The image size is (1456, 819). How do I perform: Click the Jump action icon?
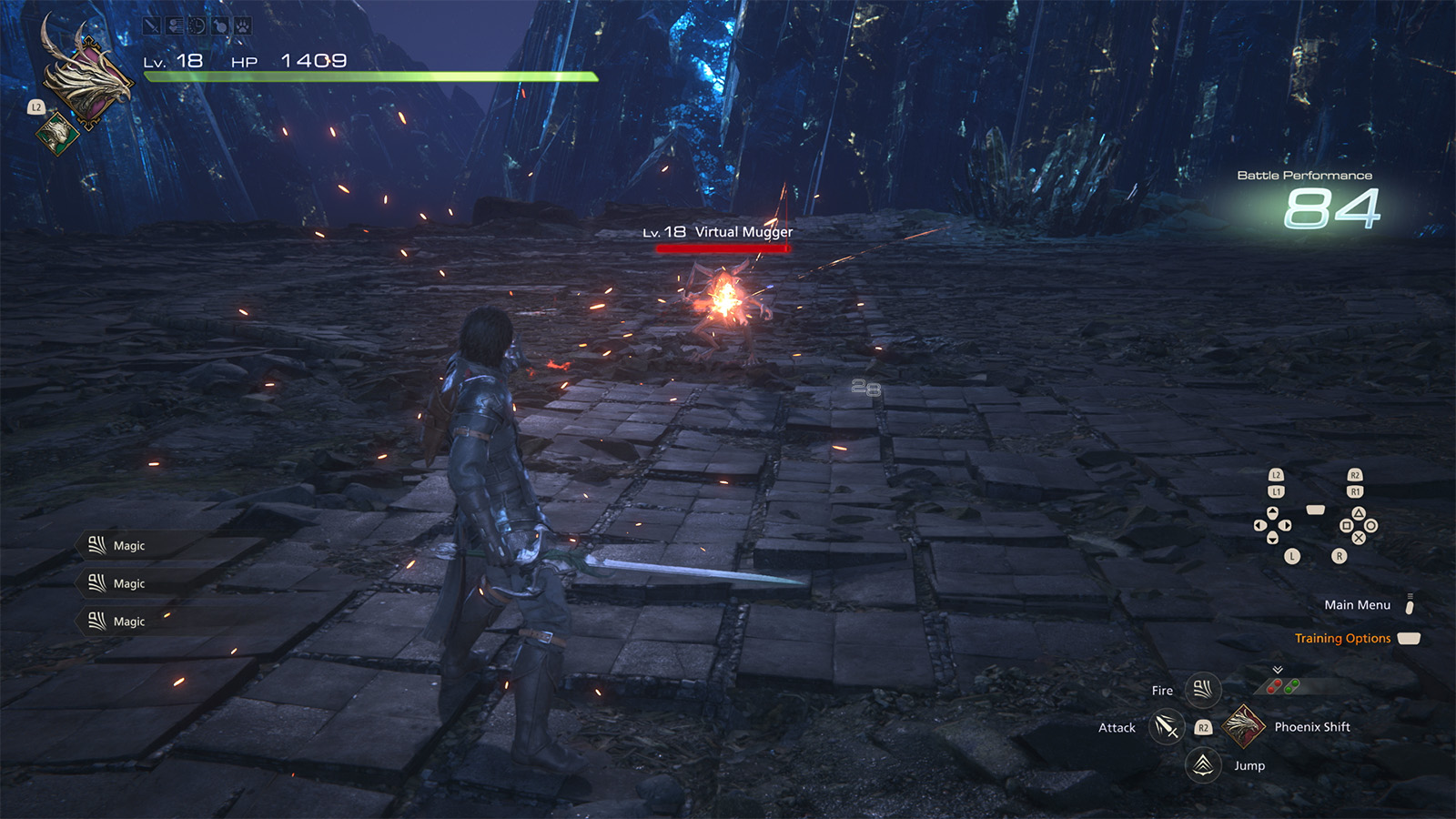[1203, 765]
